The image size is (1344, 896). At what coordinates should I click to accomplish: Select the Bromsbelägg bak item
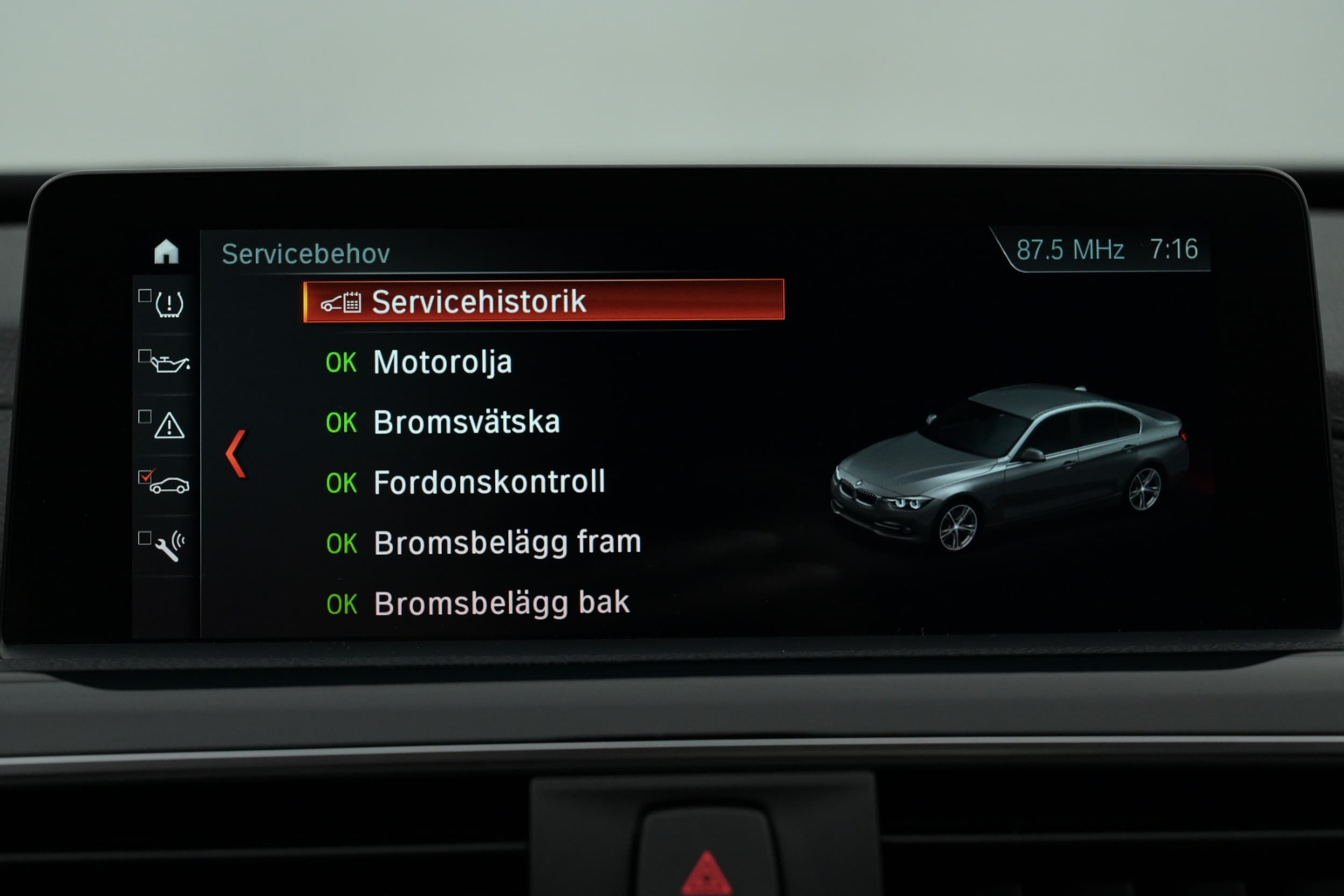pyautogui.click(x=501, y=604)
